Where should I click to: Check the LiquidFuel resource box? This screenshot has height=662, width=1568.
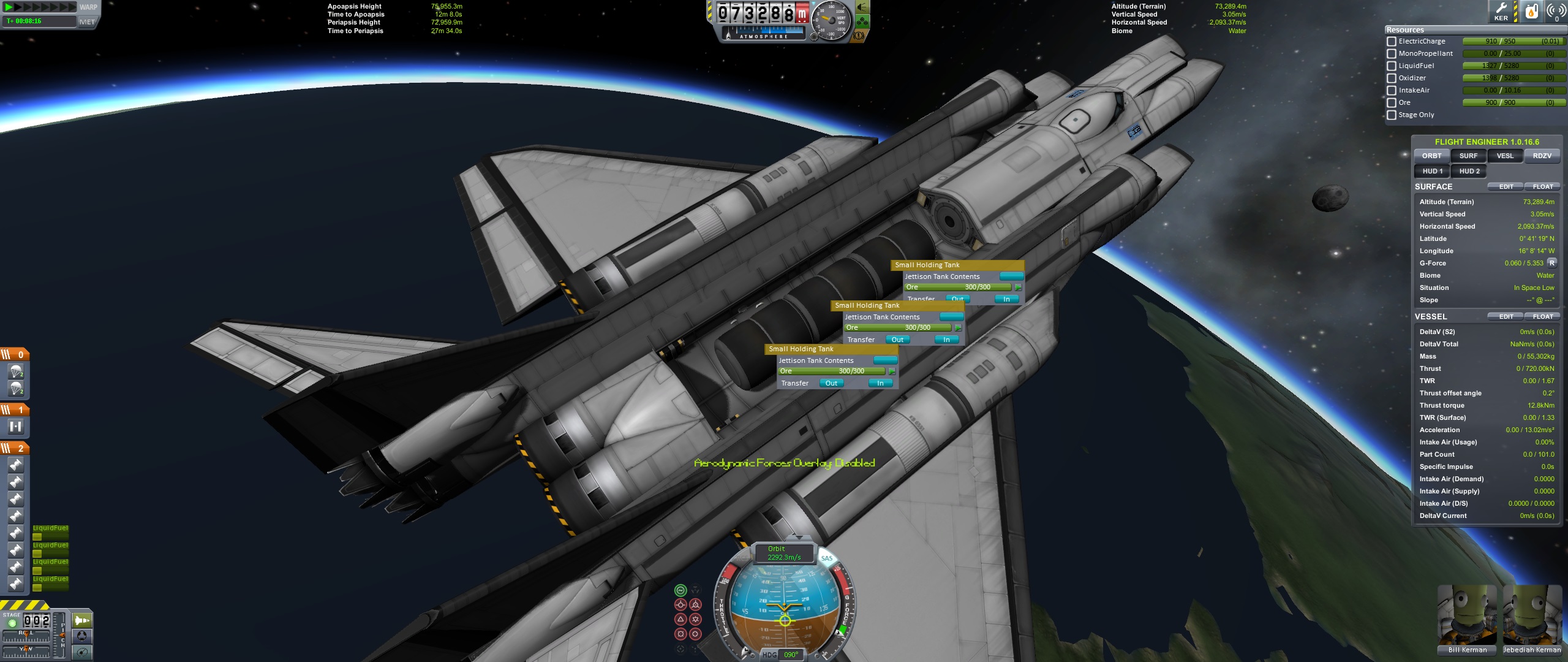coord(1392,66)
